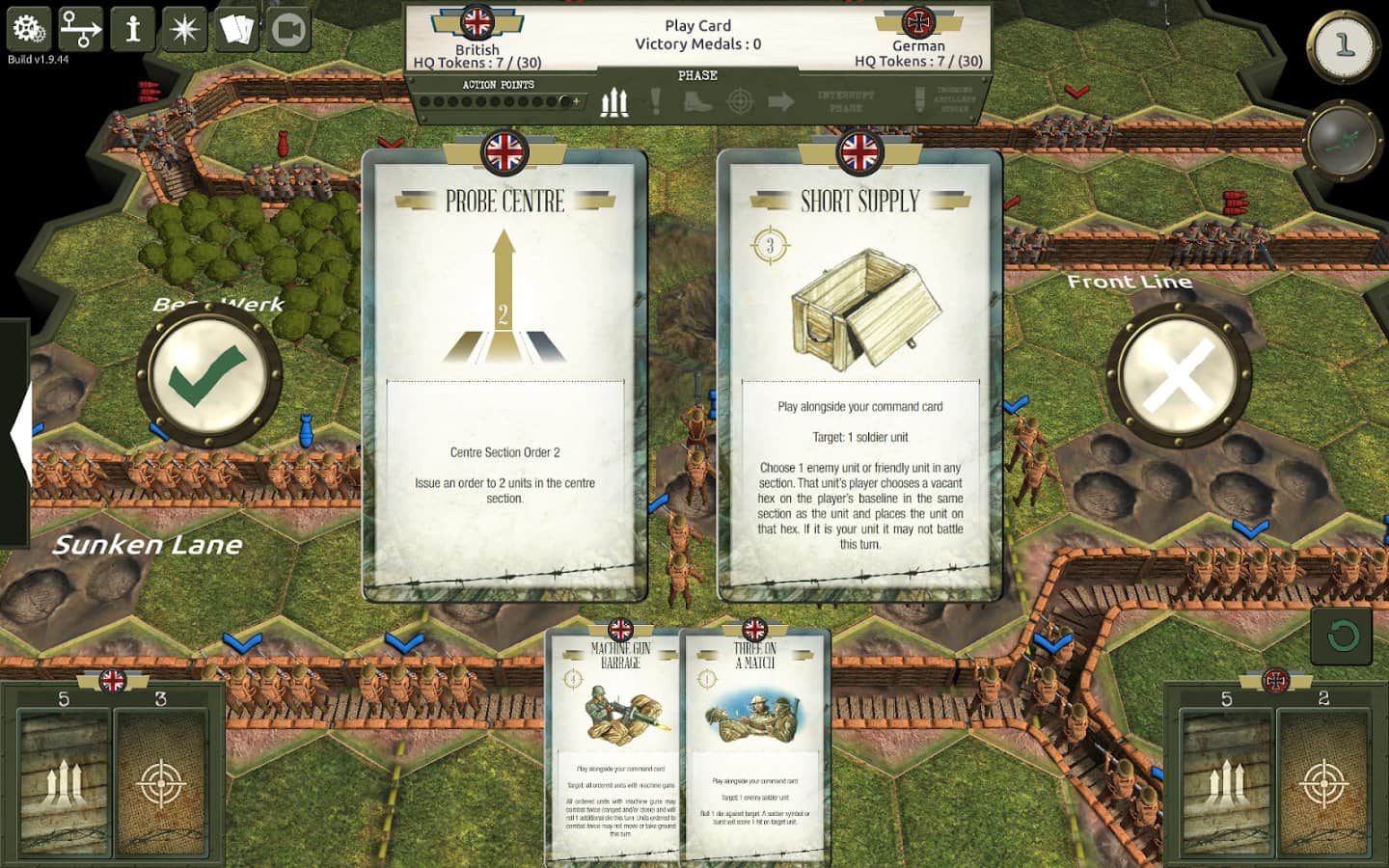The height and width of the screenshot is (868, 1389).
Task: Open the info panel with the "i" icon
Action: (x=133, y=29)
